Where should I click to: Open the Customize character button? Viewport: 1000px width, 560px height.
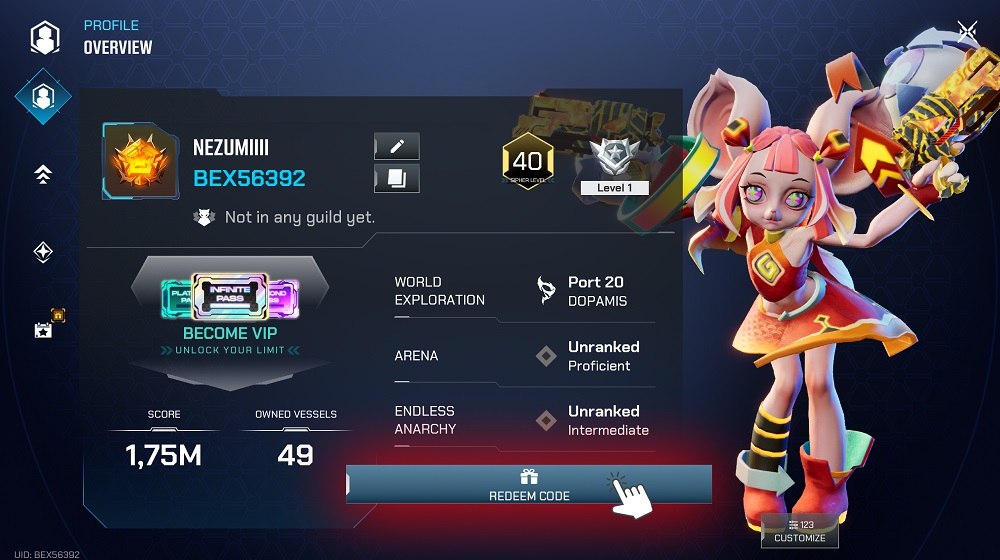pos(800,531)
